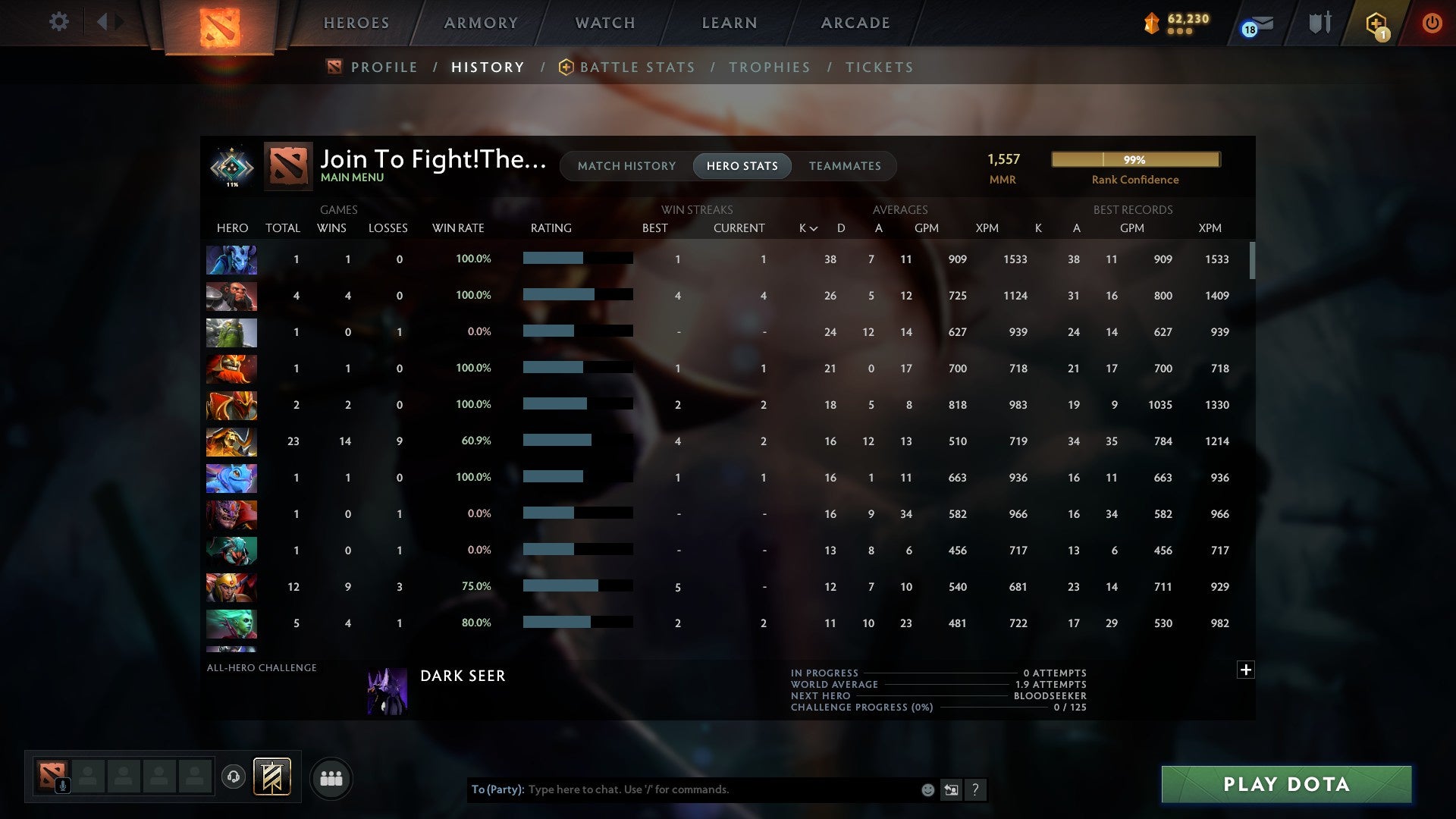Screen dimensions: 1456x819
Task: Toggle the microphone on your party slot
Action: point(62,786)
